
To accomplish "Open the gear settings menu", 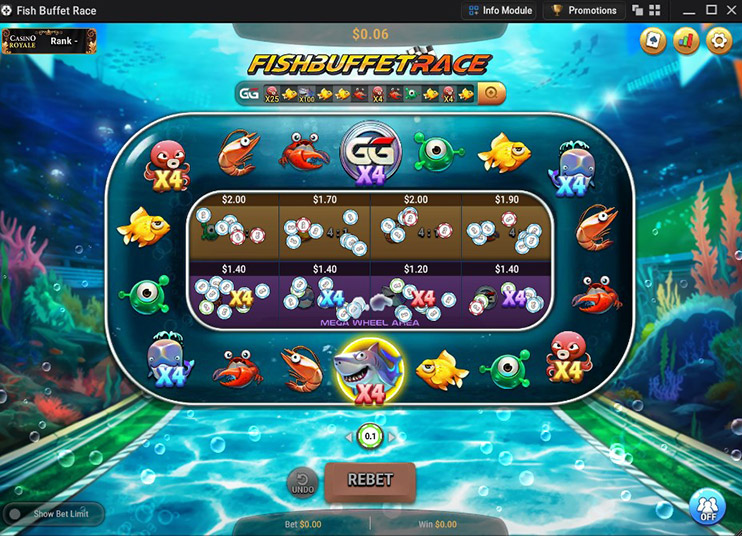I will 718,41.
